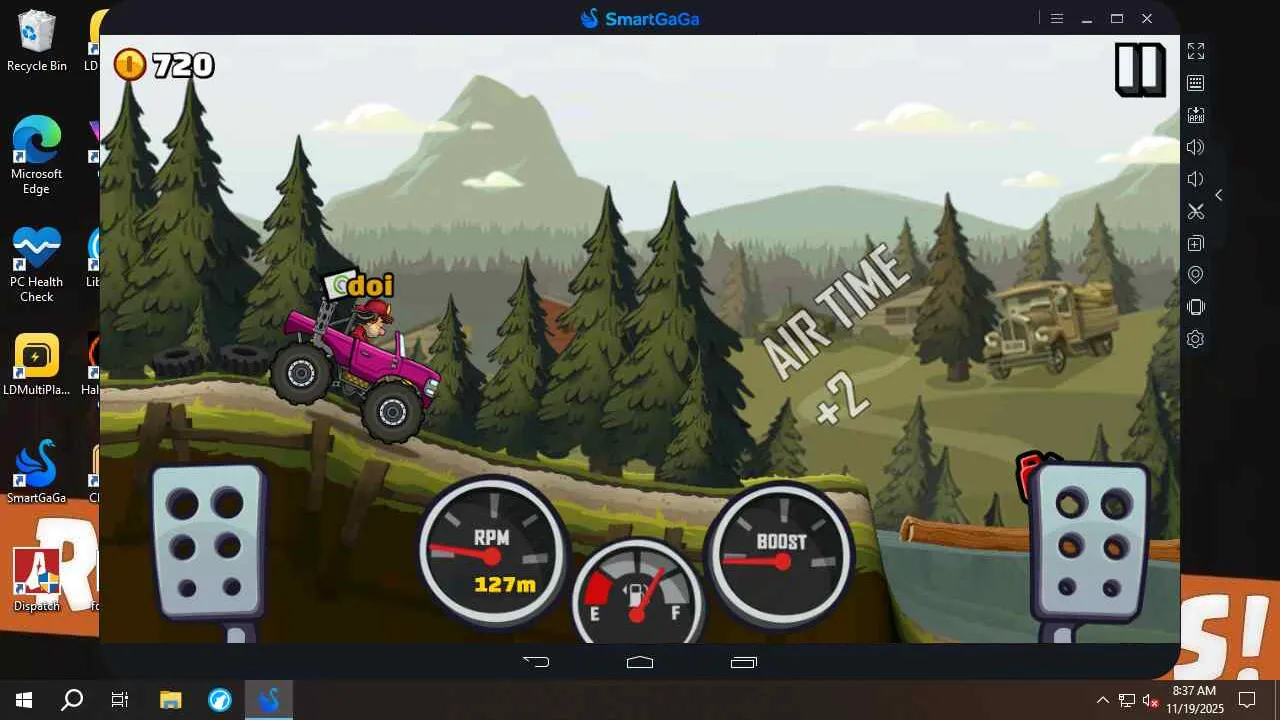Open the emulator settings gear

coord(1195,339)
